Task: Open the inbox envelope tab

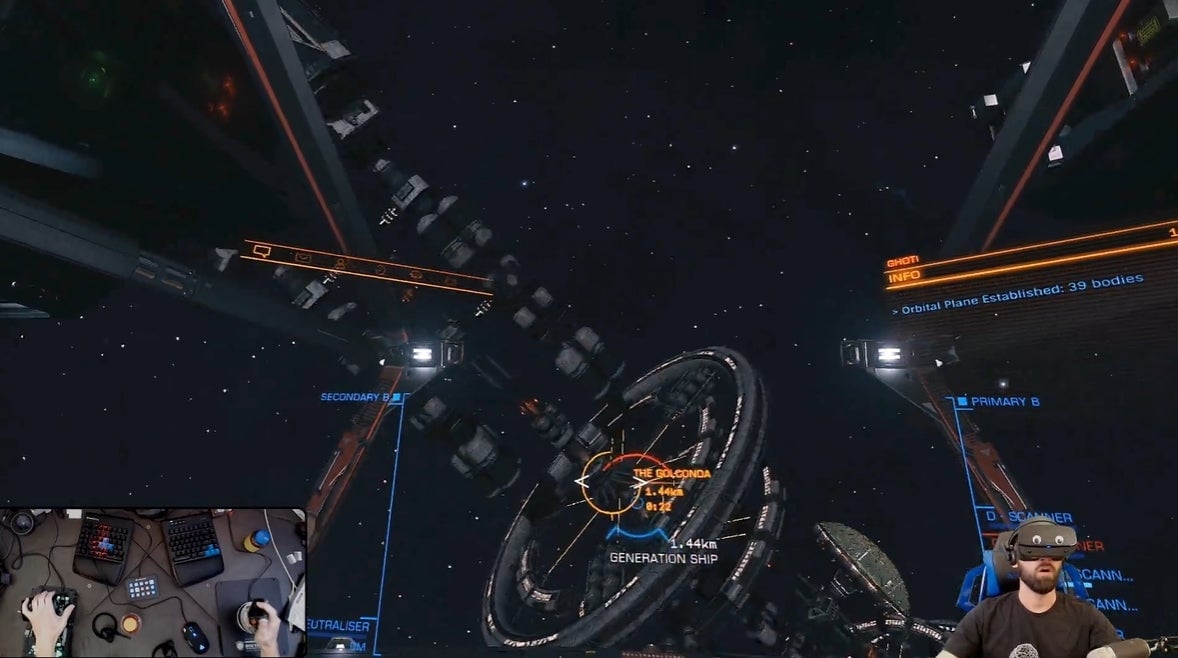Action: pyautogui.click(x=303, y=258)
